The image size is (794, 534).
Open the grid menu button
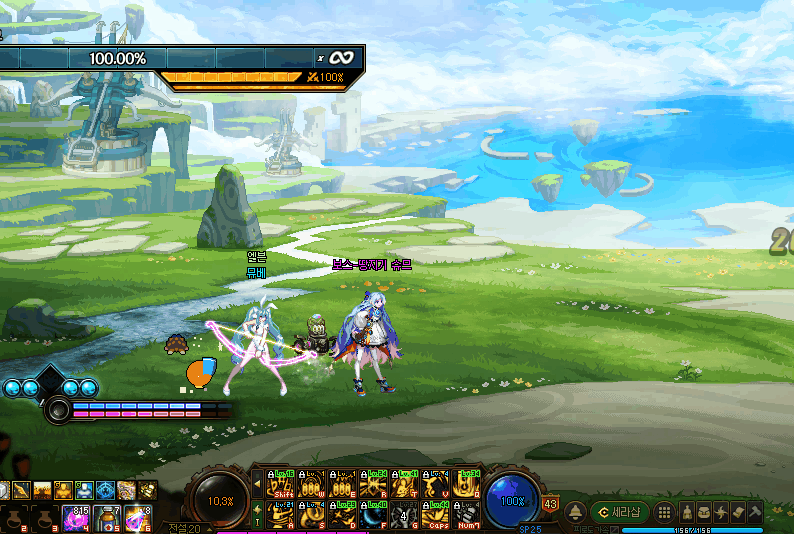coord(664,511)
